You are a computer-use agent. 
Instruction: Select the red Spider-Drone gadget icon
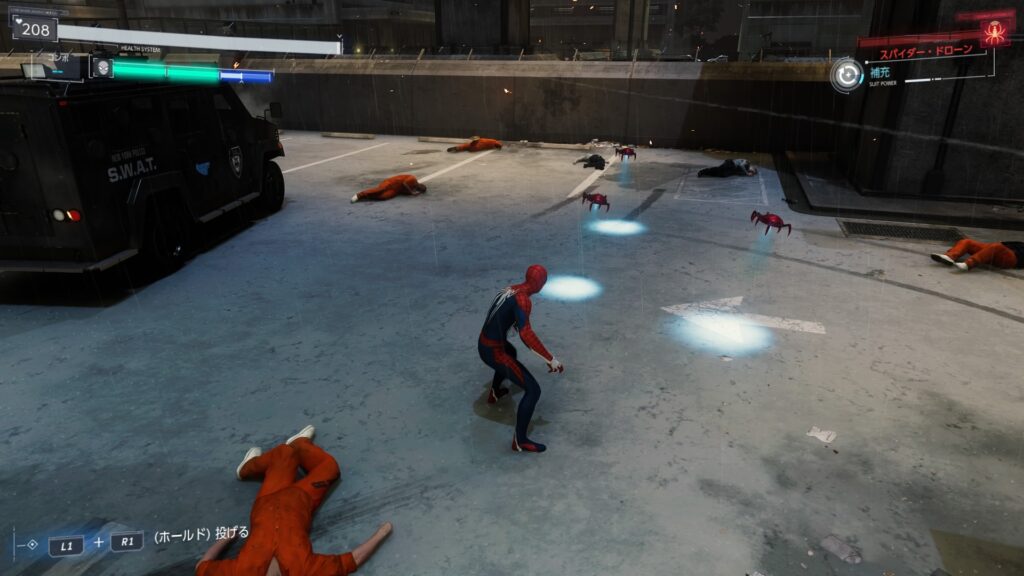(x=995, y=32)
